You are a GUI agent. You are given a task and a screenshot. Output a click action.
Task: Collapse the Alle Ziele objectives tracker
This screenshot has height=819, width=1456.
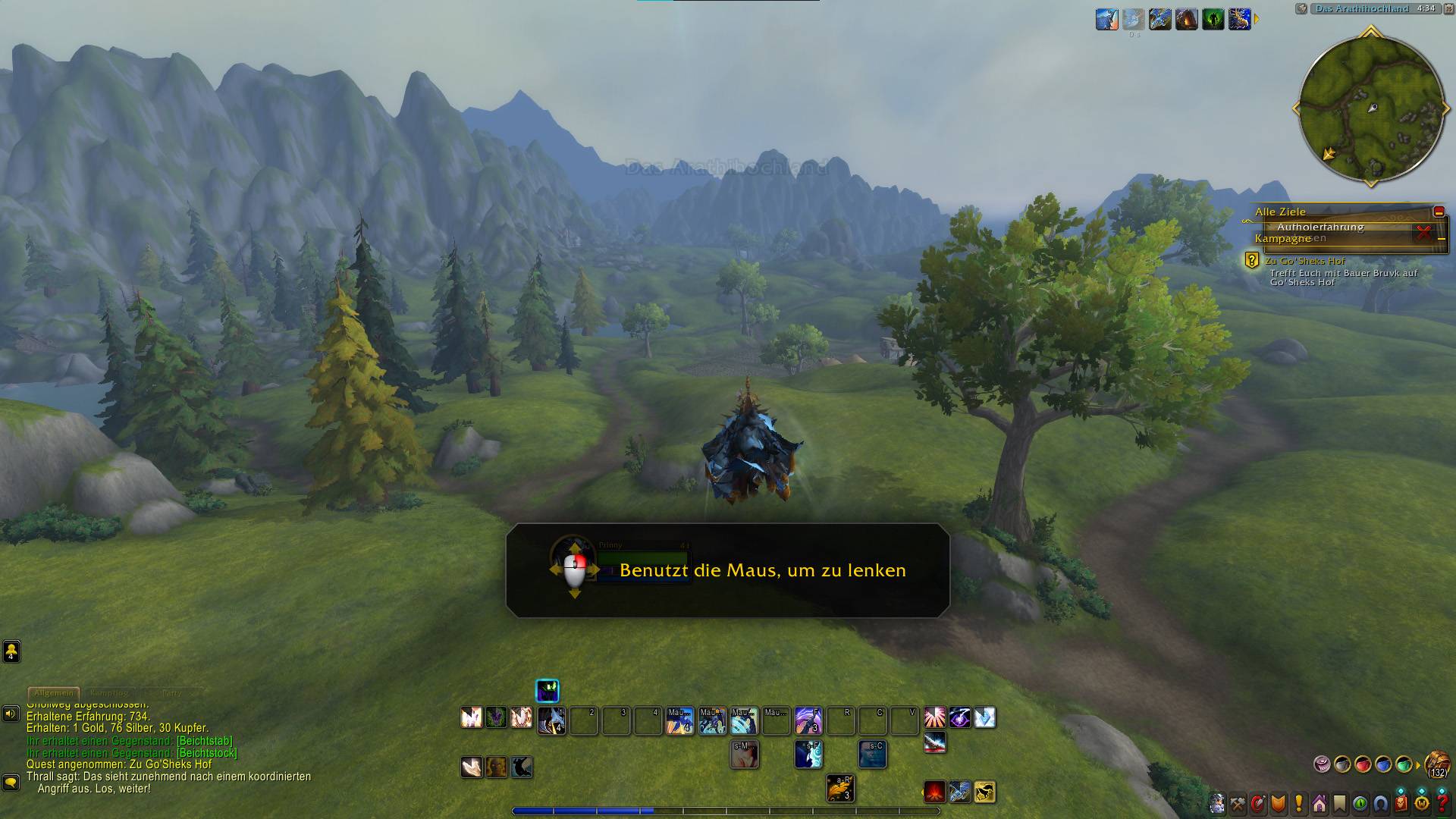(1438, 212)
